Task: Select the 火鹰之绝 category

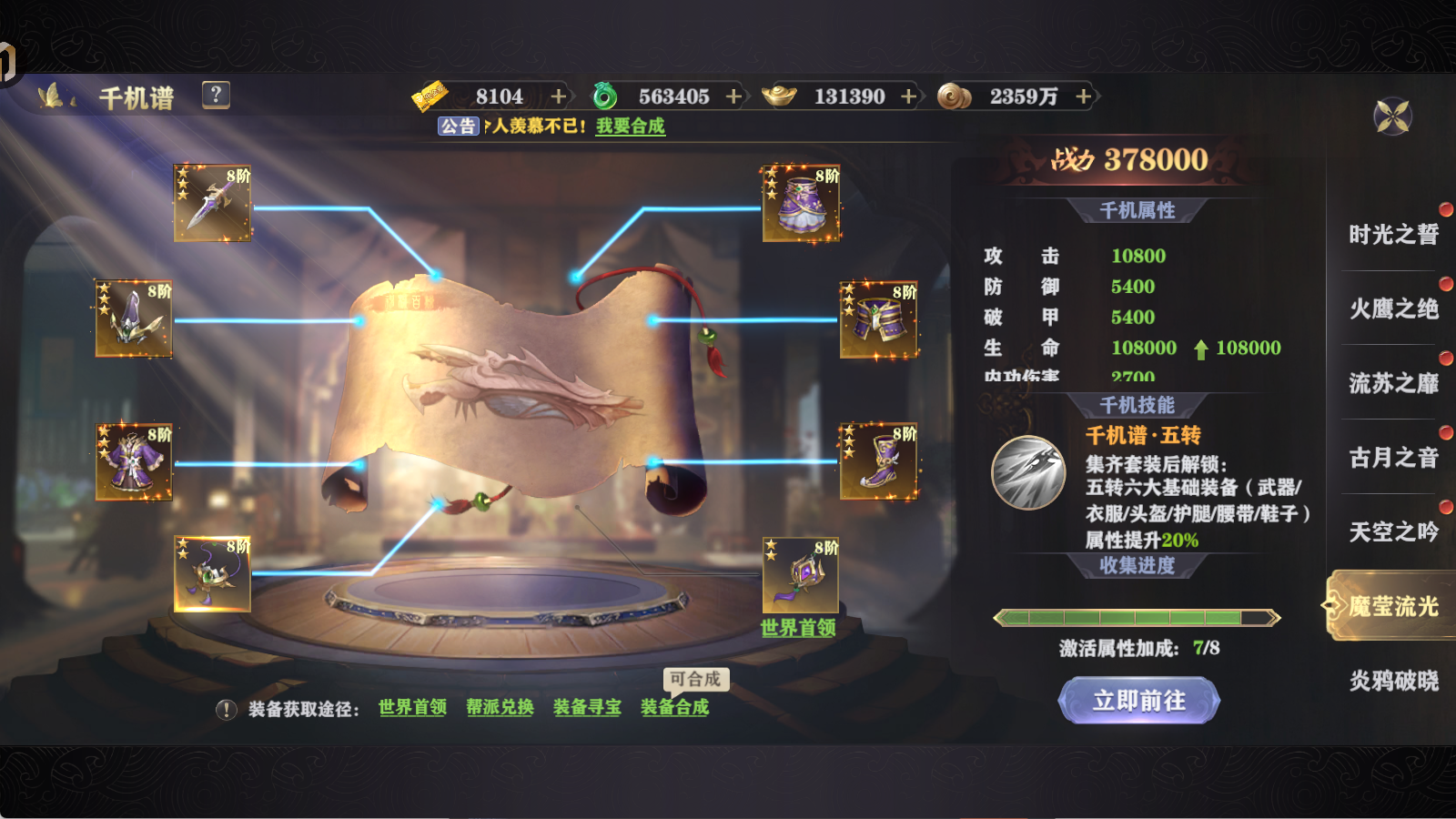Action: [x=1392, y=309]
